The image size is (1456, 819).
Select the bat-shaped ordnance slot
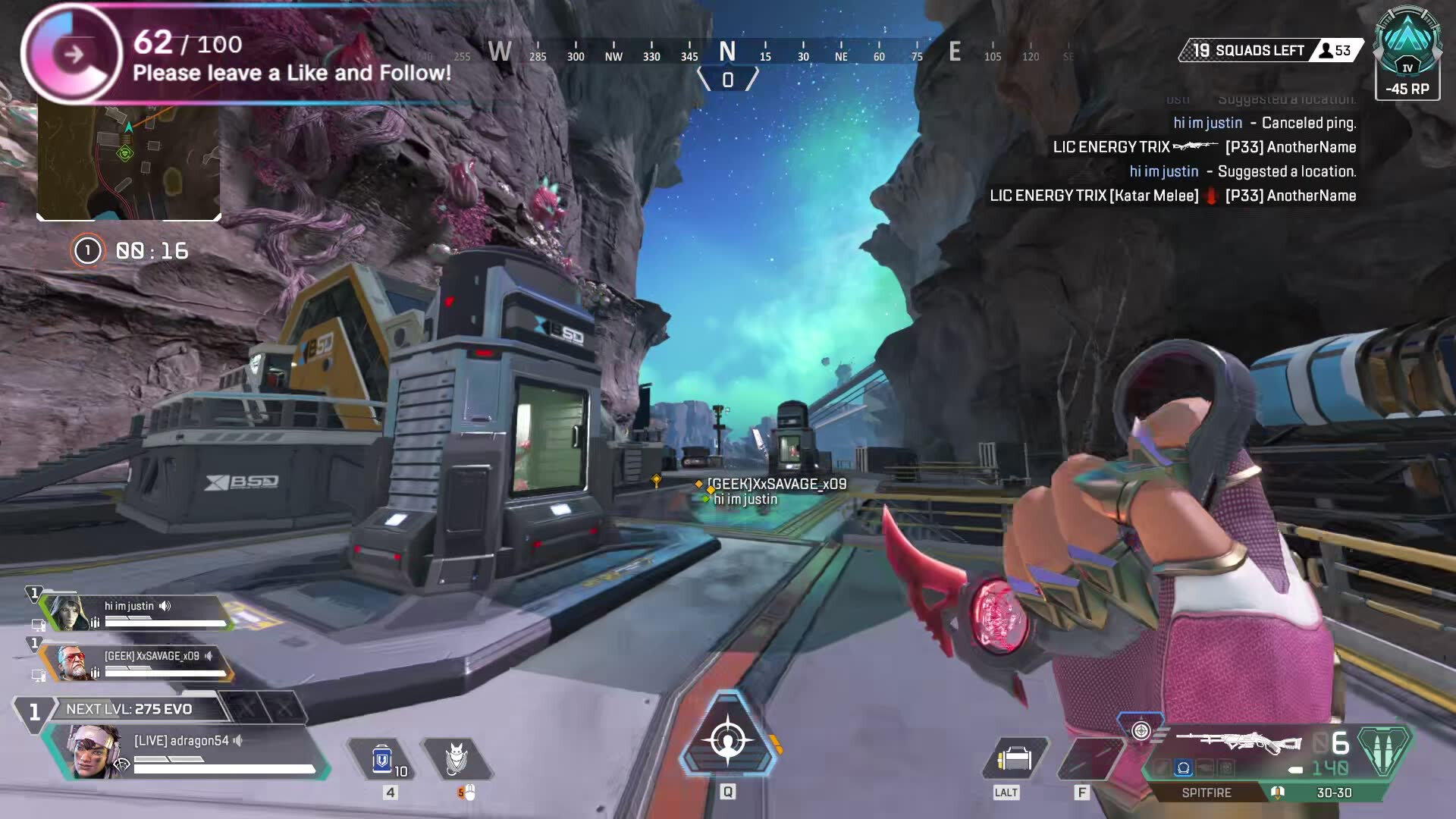[457, 759]
